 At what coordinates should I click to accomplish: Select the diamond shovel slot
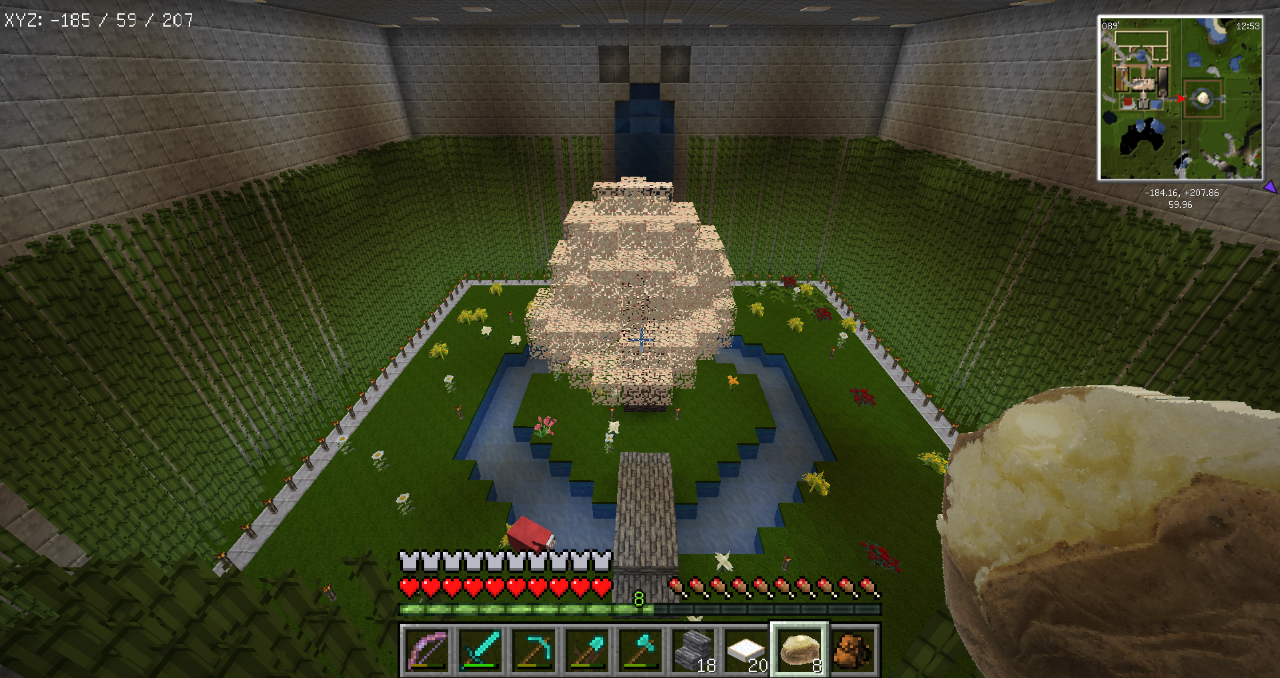[x=585, y=650]
